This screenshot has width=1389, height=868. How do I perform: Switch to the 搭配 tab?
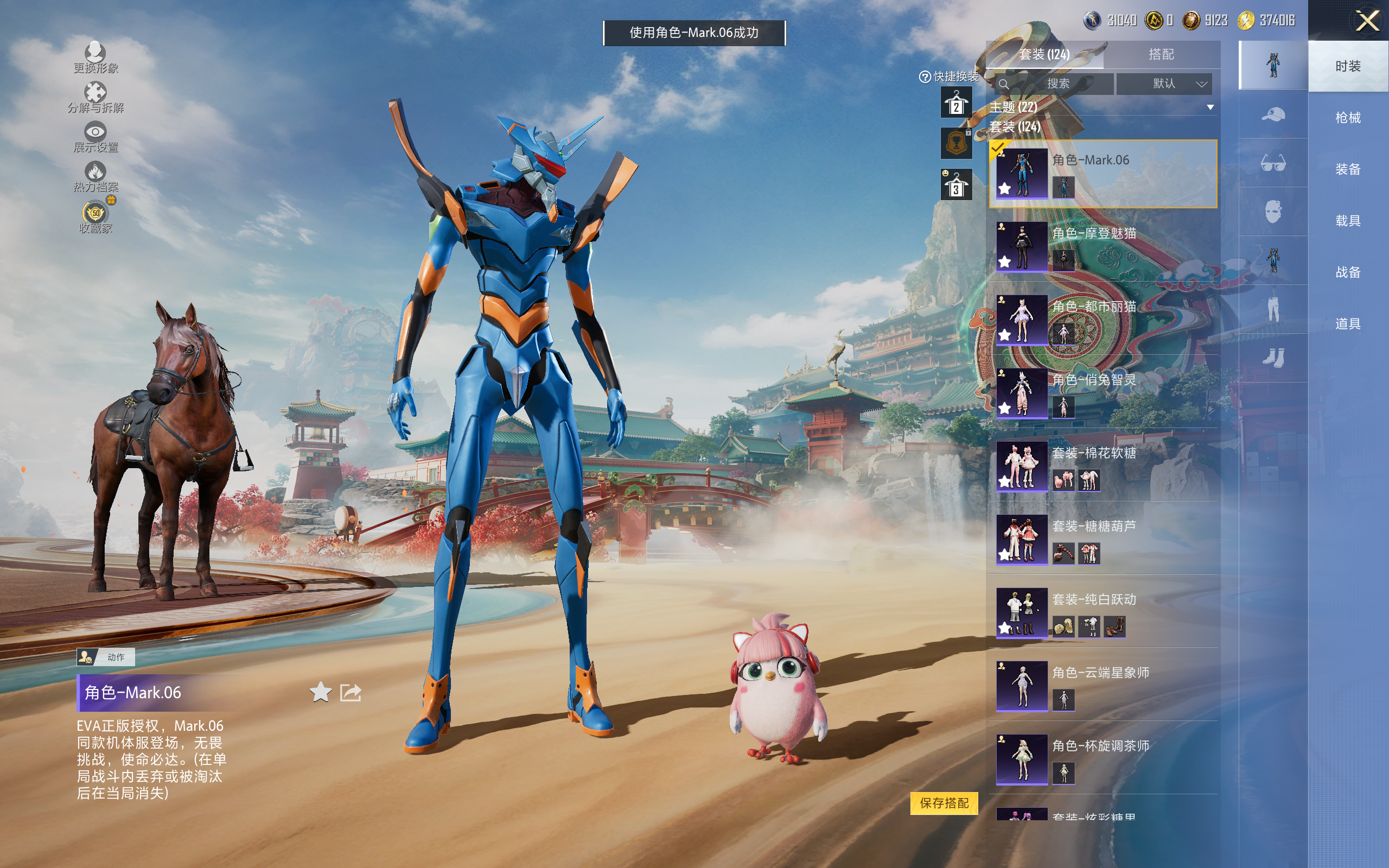(1161, 55)
